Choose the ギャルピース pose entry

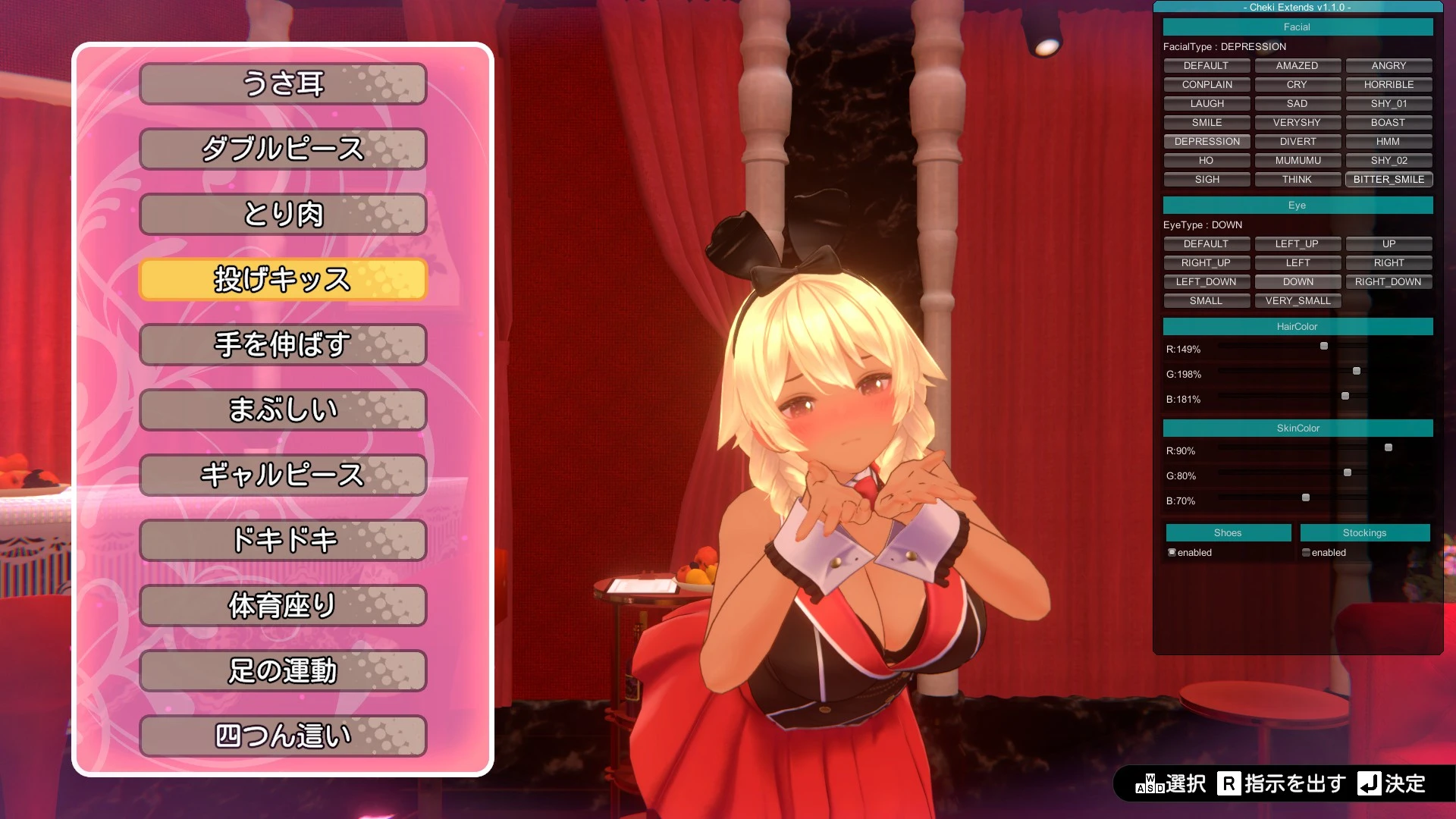[283, 475]
